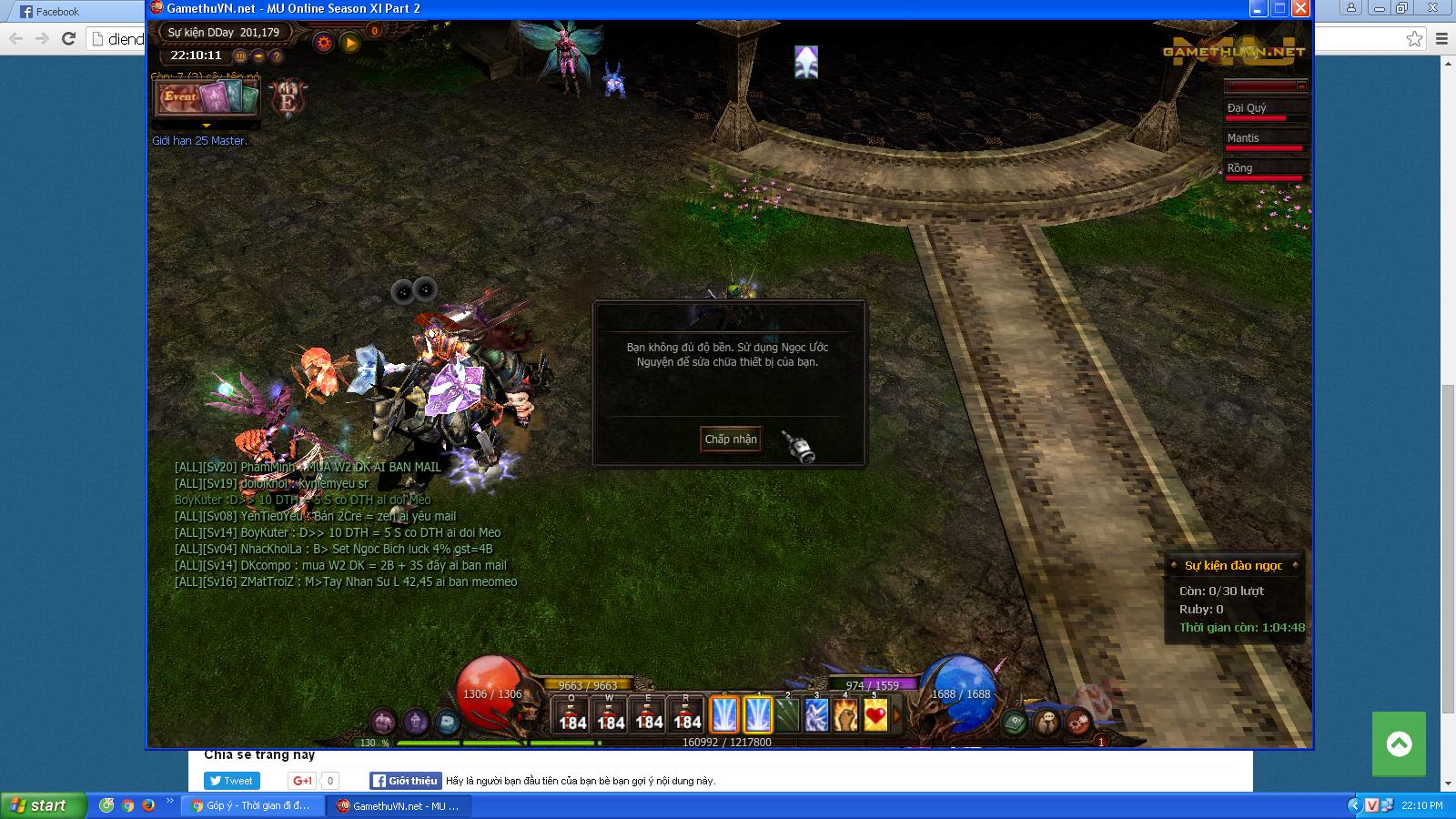Click the shield emblem with letter E
The width and height of the screenshot is (1456, 819).
pyautogui.click(x=288, y=99)
